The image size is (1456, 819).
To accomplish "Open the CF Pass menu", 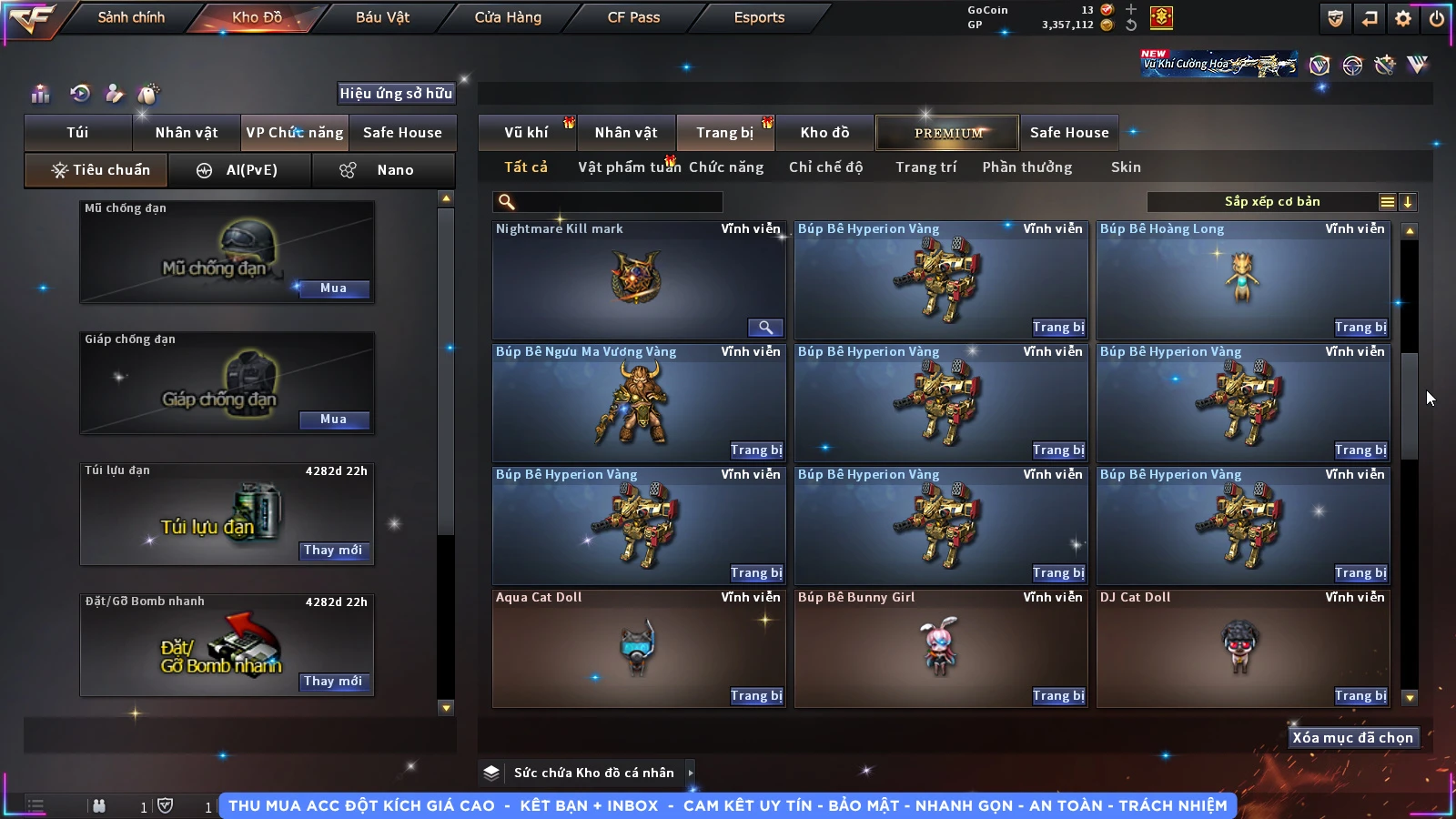I will (633, 17).
